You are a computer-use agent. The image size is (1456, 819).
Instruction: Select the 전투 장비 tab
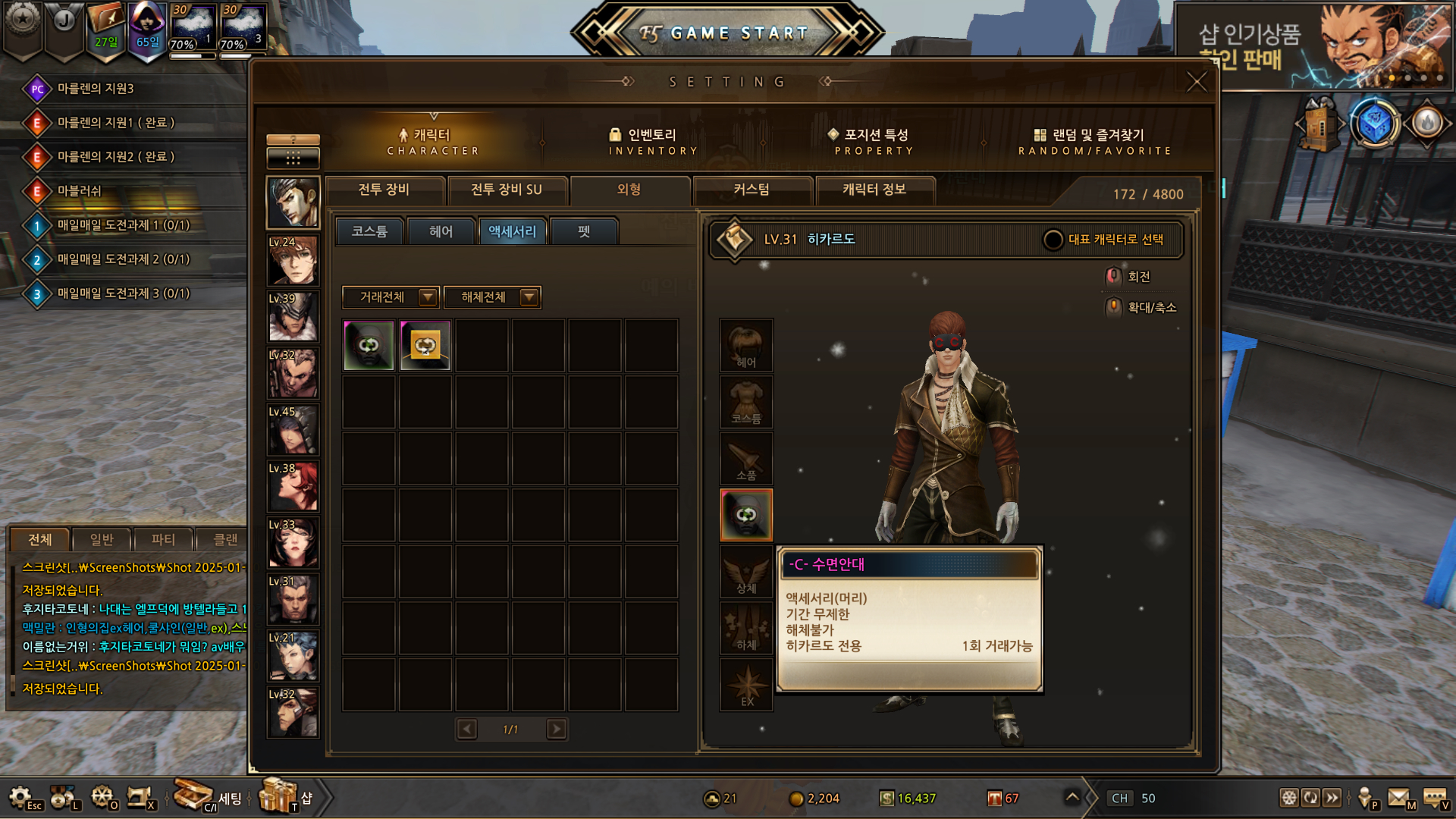point(384,190)
